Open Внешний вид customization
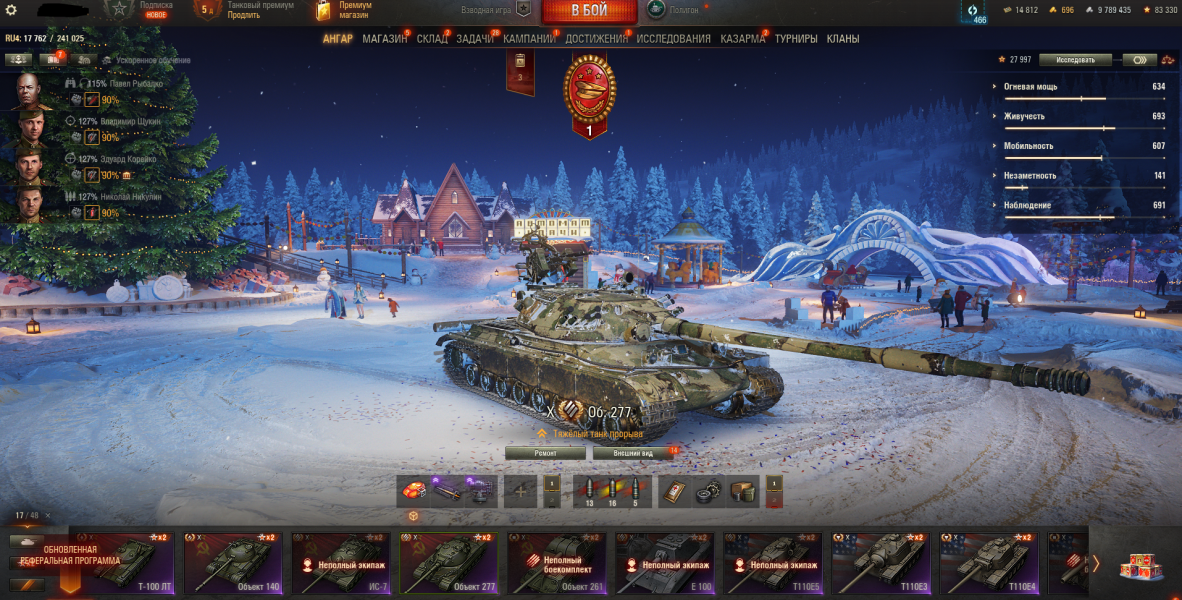1182x600 pixels. tap(633, 453)
